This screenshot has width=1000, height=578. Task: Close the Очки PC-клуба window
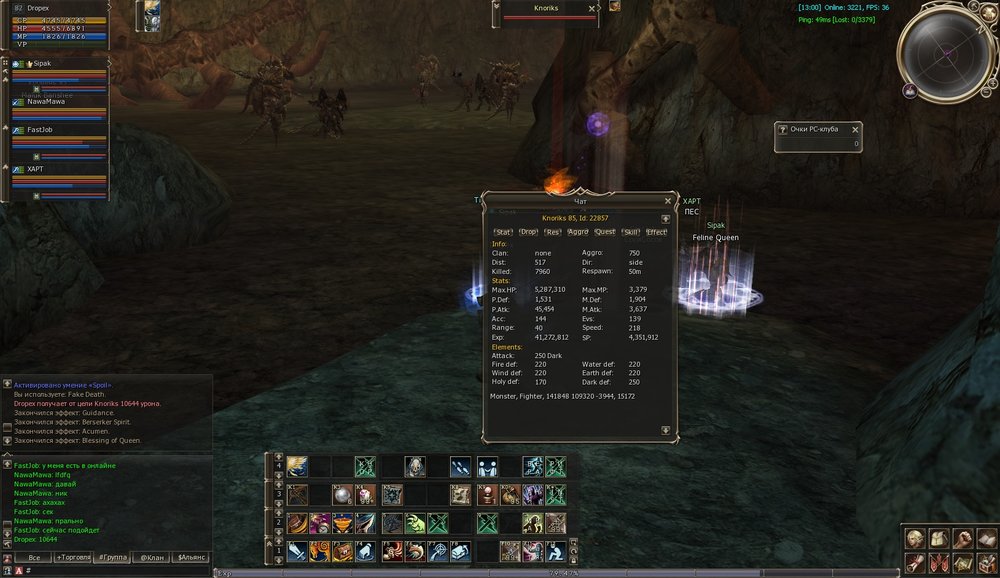click(857, 129)
